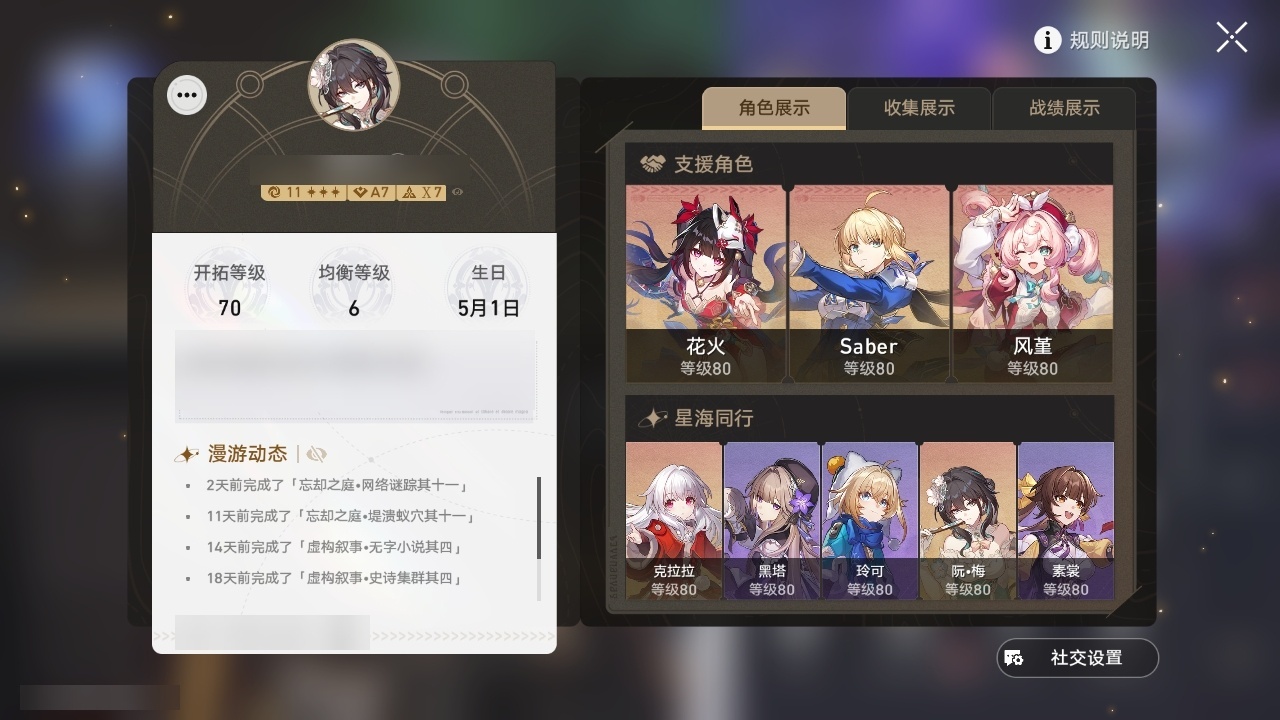Click the player avatar portrait
This screenshot has width=1280, height=720.
(355, 88)
